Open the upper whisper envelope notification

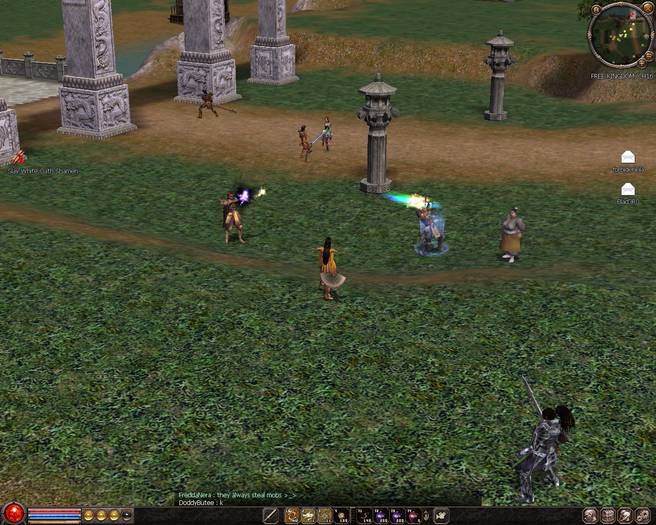628,157
